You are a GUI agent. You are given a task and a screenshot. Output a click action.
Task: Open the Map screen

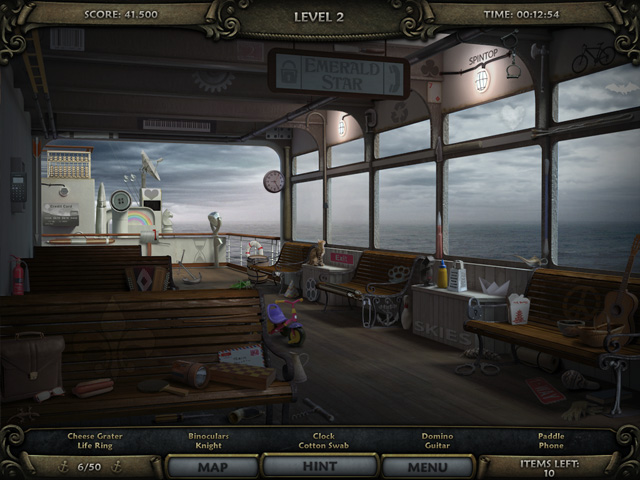pos(212,467)
